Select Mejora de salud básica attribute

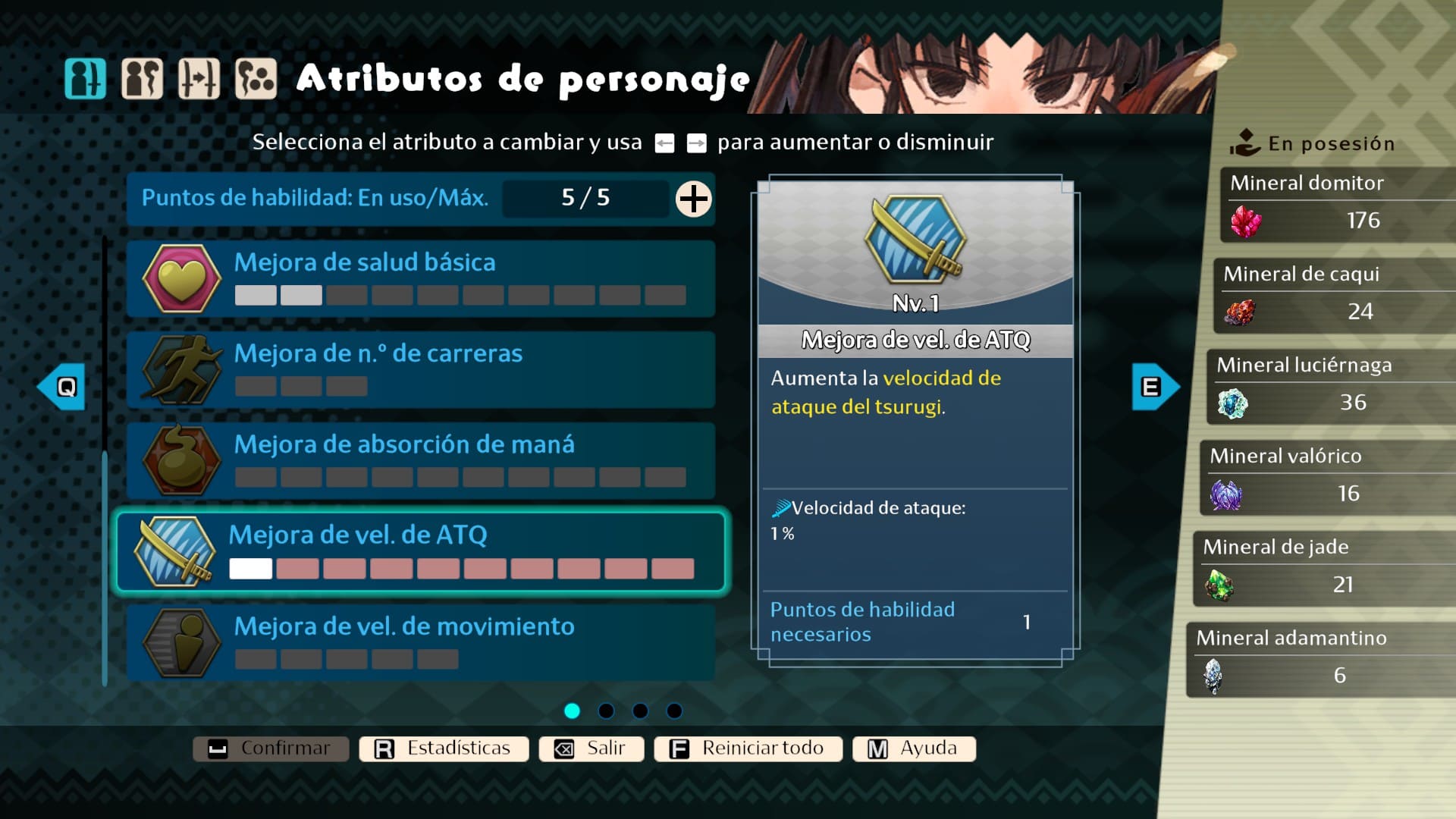[421, 278]
